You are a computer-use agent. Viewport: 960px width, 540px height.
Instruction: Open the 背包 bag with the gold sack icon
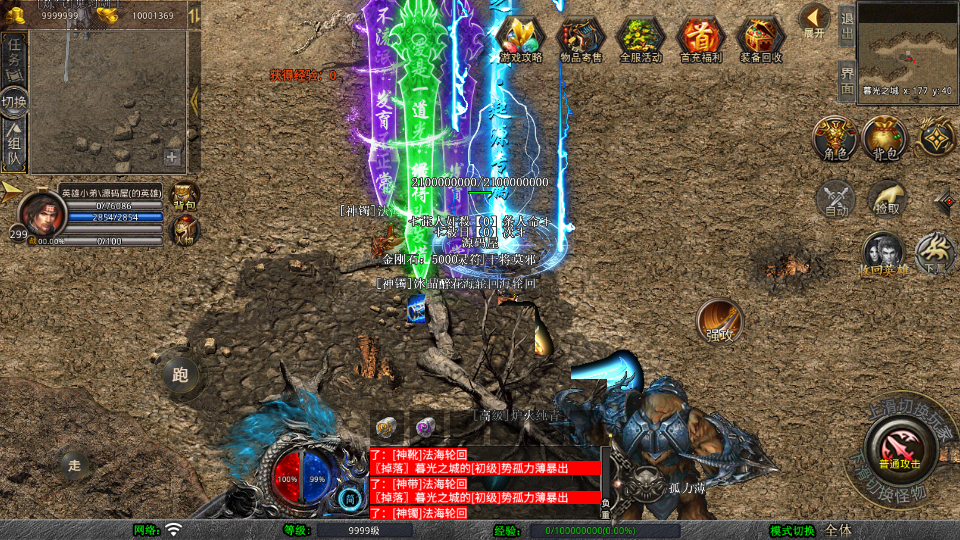(x=884, y=137)
